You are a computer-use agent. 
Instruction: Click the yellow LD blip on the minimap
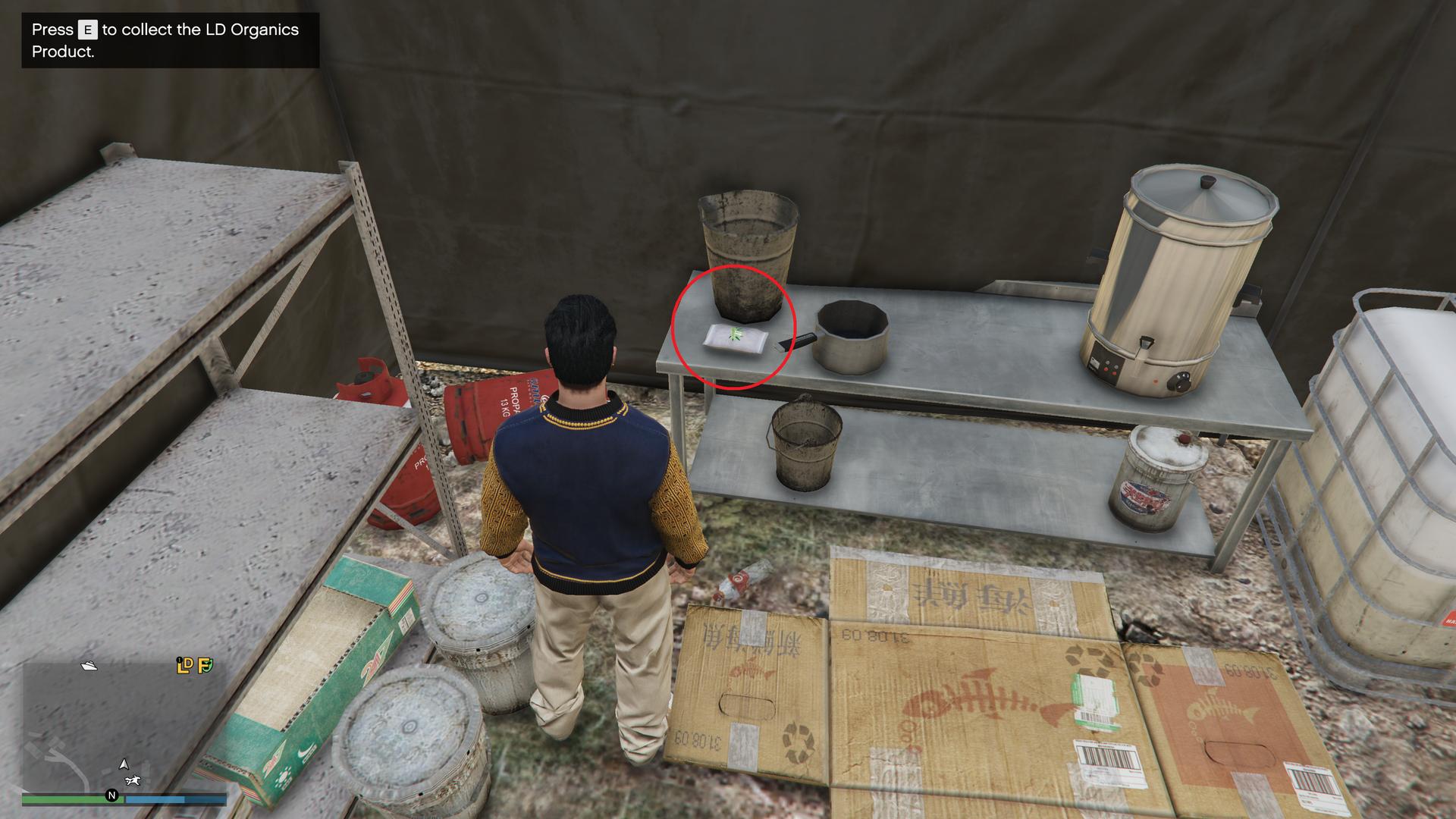(x=184, y=666)
